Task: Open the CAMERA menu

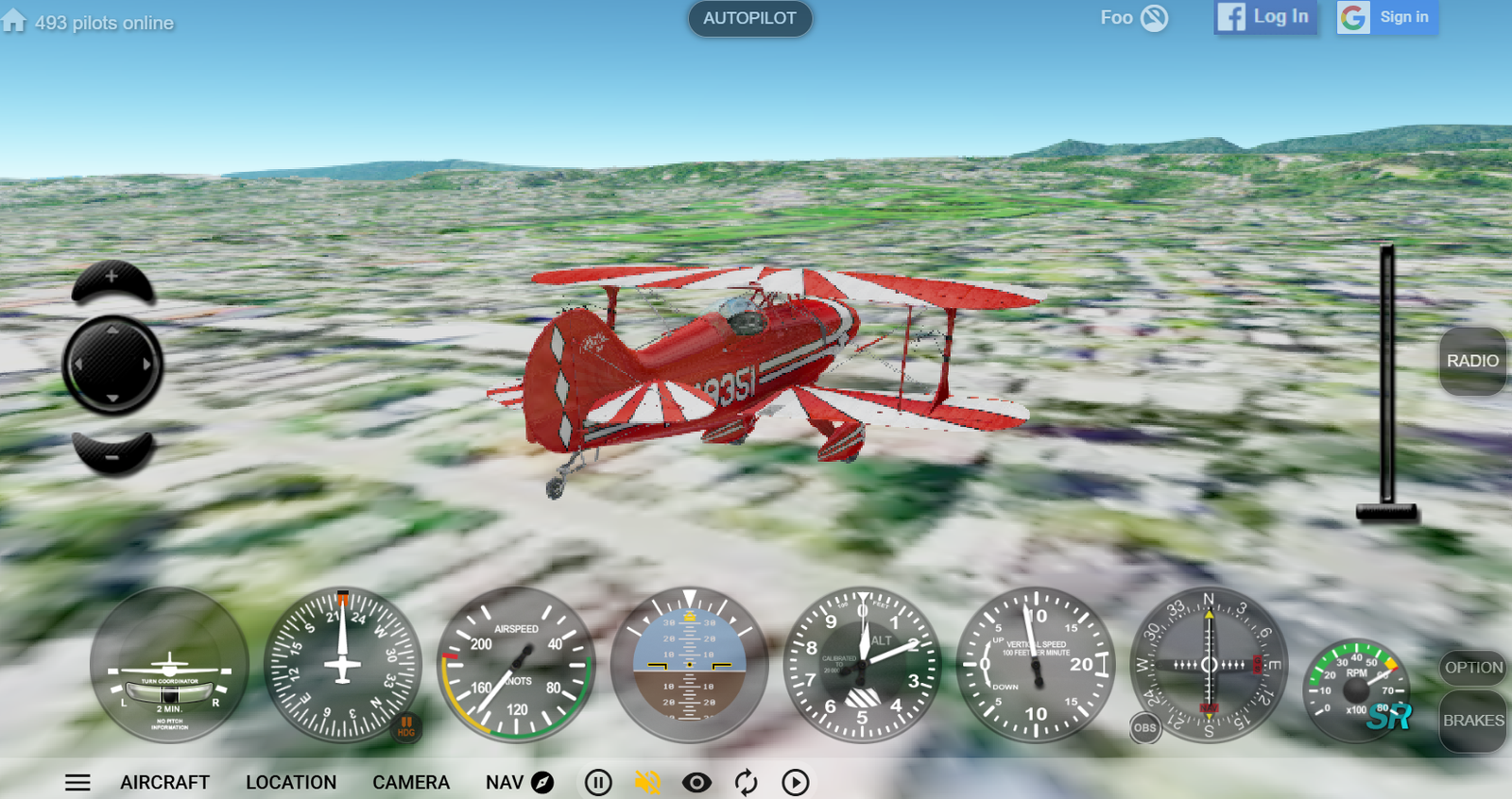Action: click(x=411, y=782)
